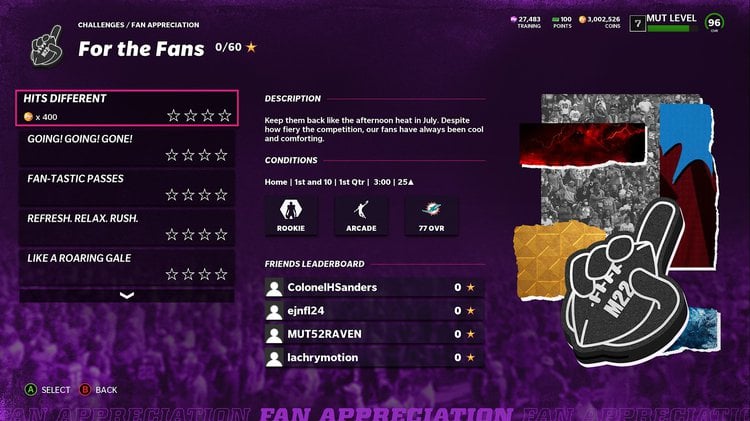Click the 77 OVR Dolphins opponent tile
The image size is (750, 421).
(431, 216)
